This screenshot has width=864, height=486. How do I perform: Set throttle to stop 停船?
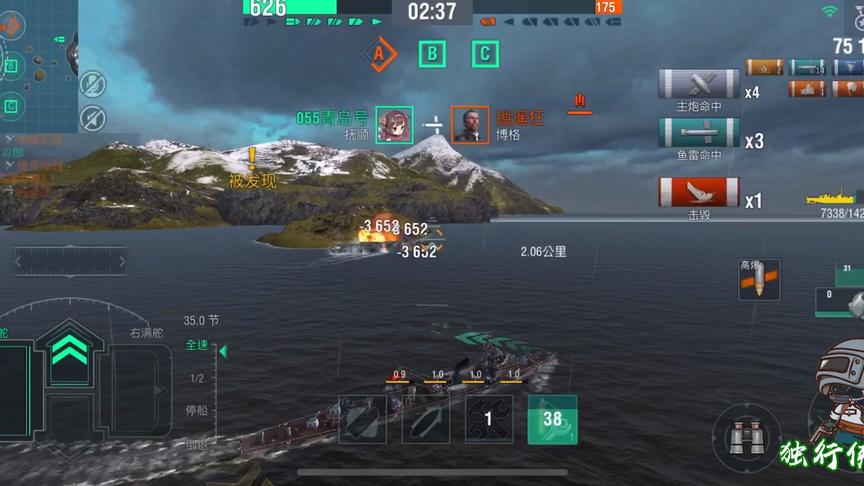pos(197,410)
